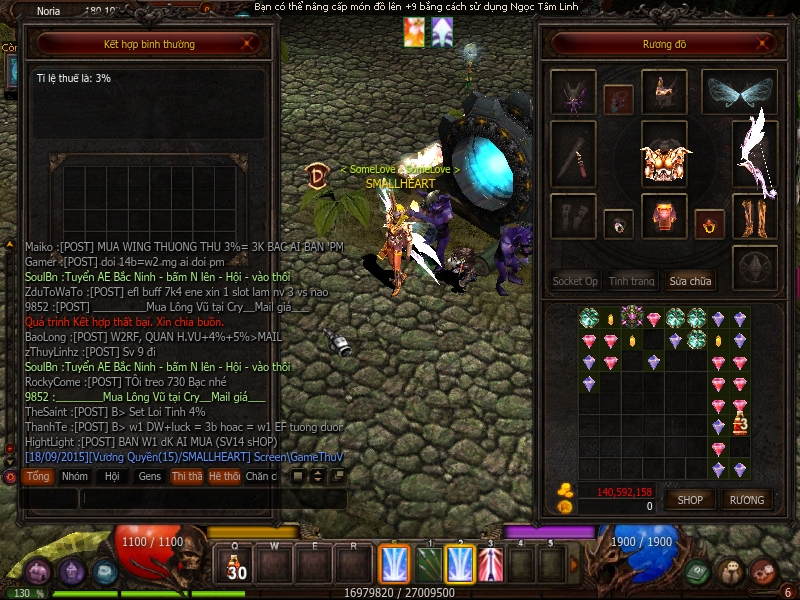Switch to the Gens chat tab

[149, 477]
